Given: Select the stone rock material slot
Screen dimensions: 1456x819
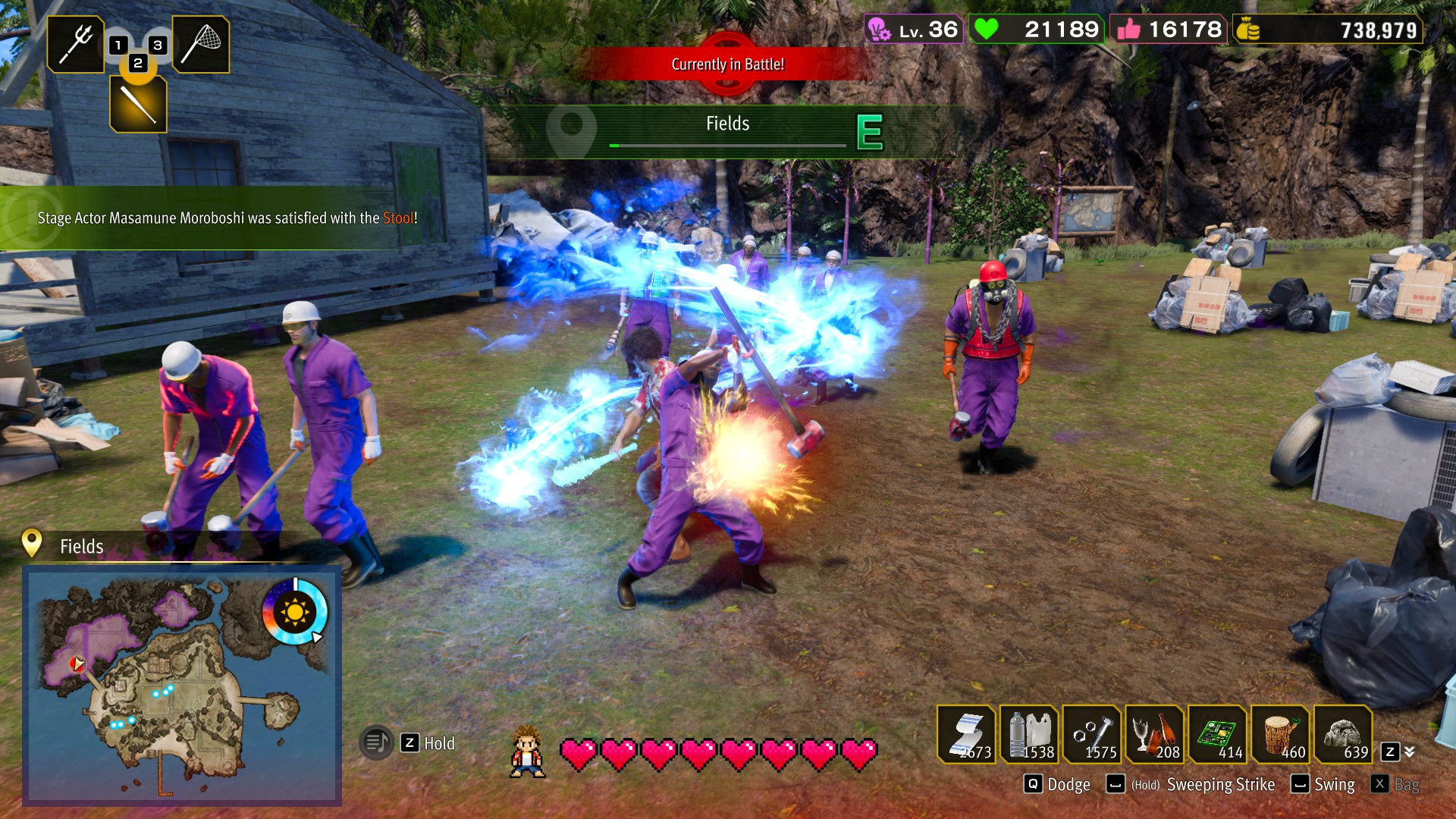Looking at the screenshot, I should [1344, 734].
